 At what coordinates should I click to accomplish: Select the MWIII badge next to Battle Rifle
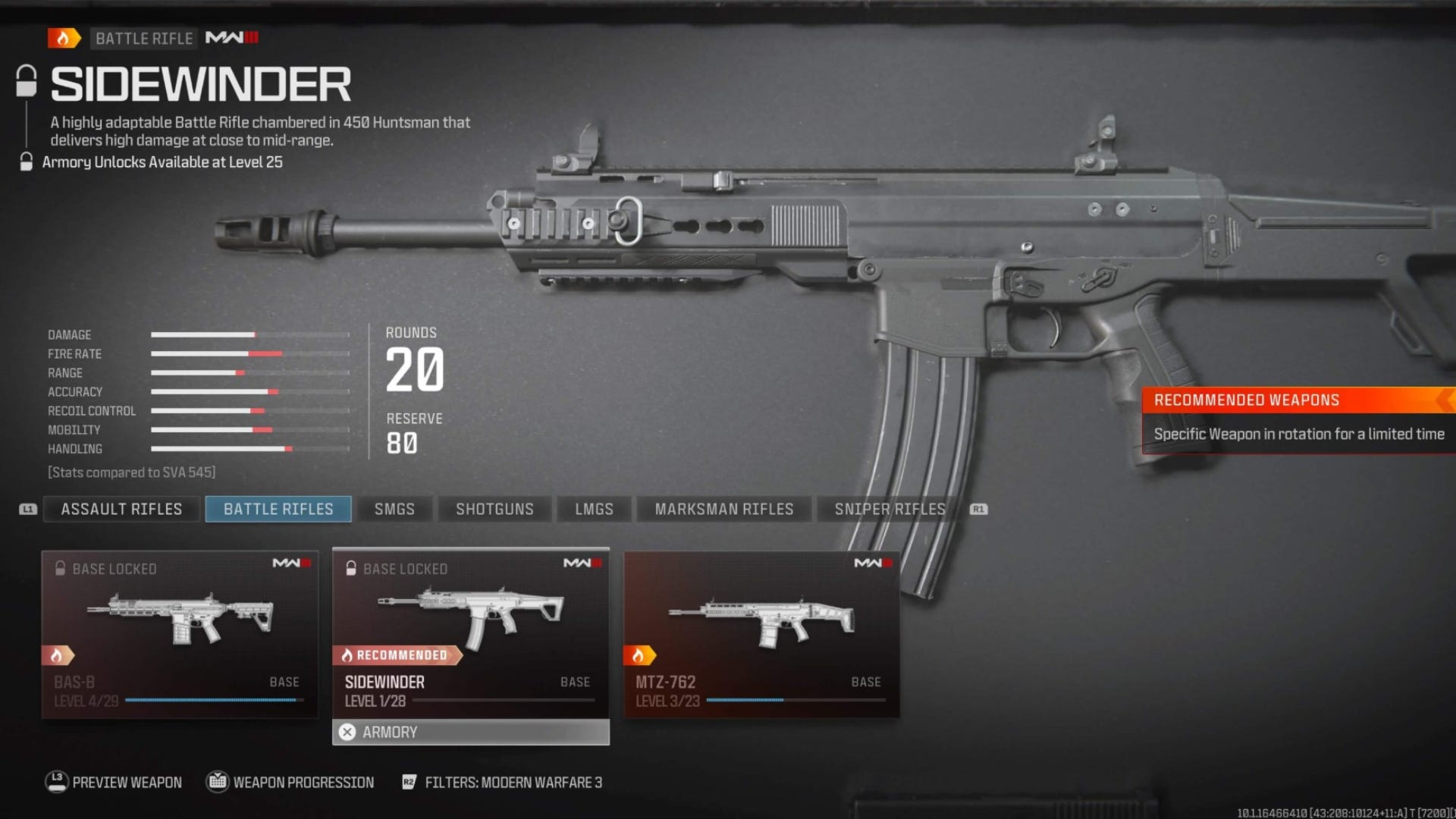(x=231, y=38)
